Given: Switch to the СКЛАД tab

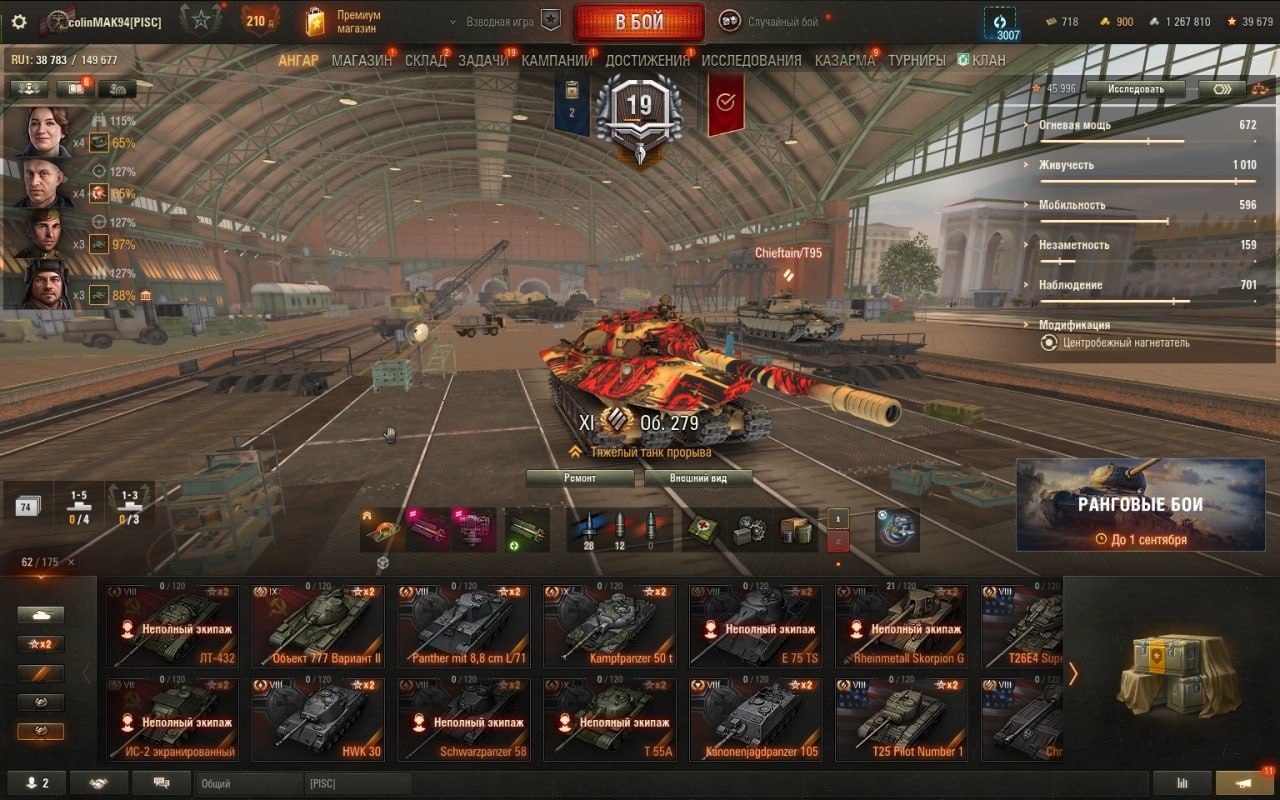Looking at the screenshot, I should click(425, 60).
